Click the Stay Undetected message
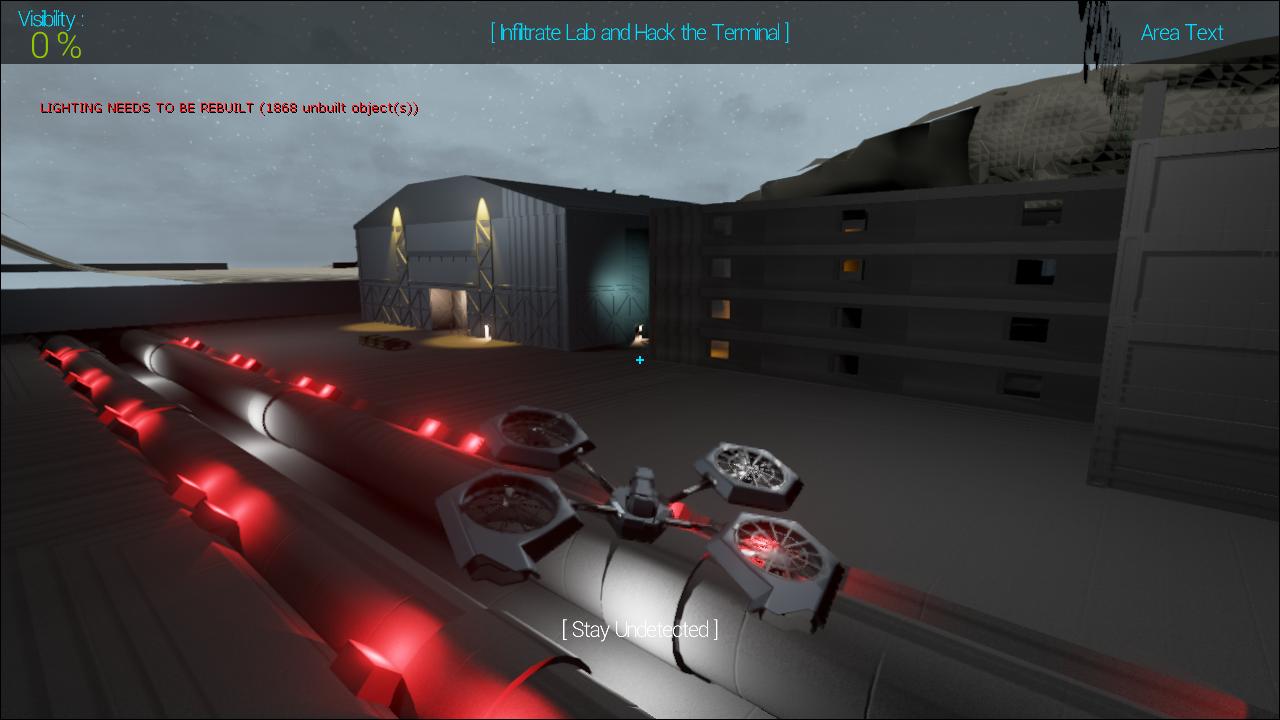 pyautogui.click(x=639, y=630)
